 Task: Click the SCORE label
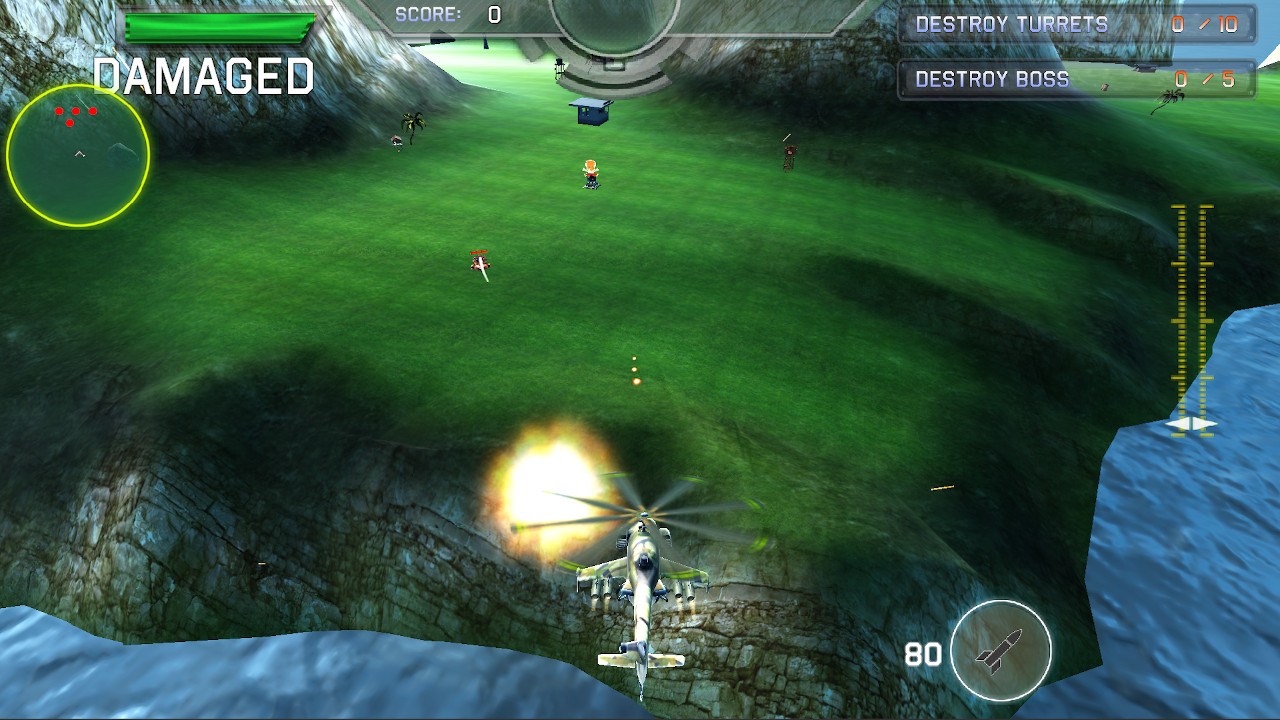coord(428,14)
